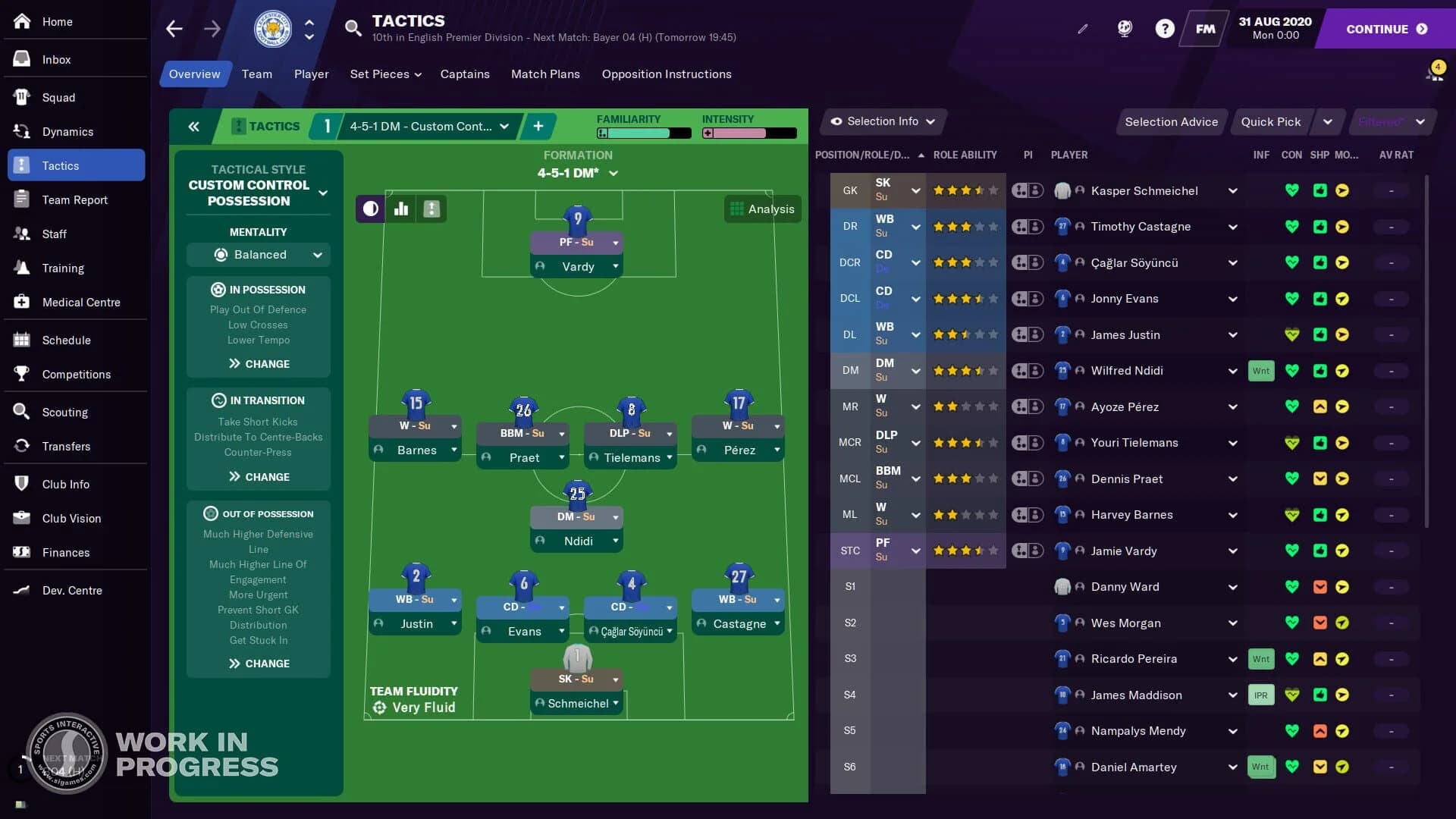Toggle Jamie Vardy's morale indicator
1456x819 pixels.
[1342, 551]
